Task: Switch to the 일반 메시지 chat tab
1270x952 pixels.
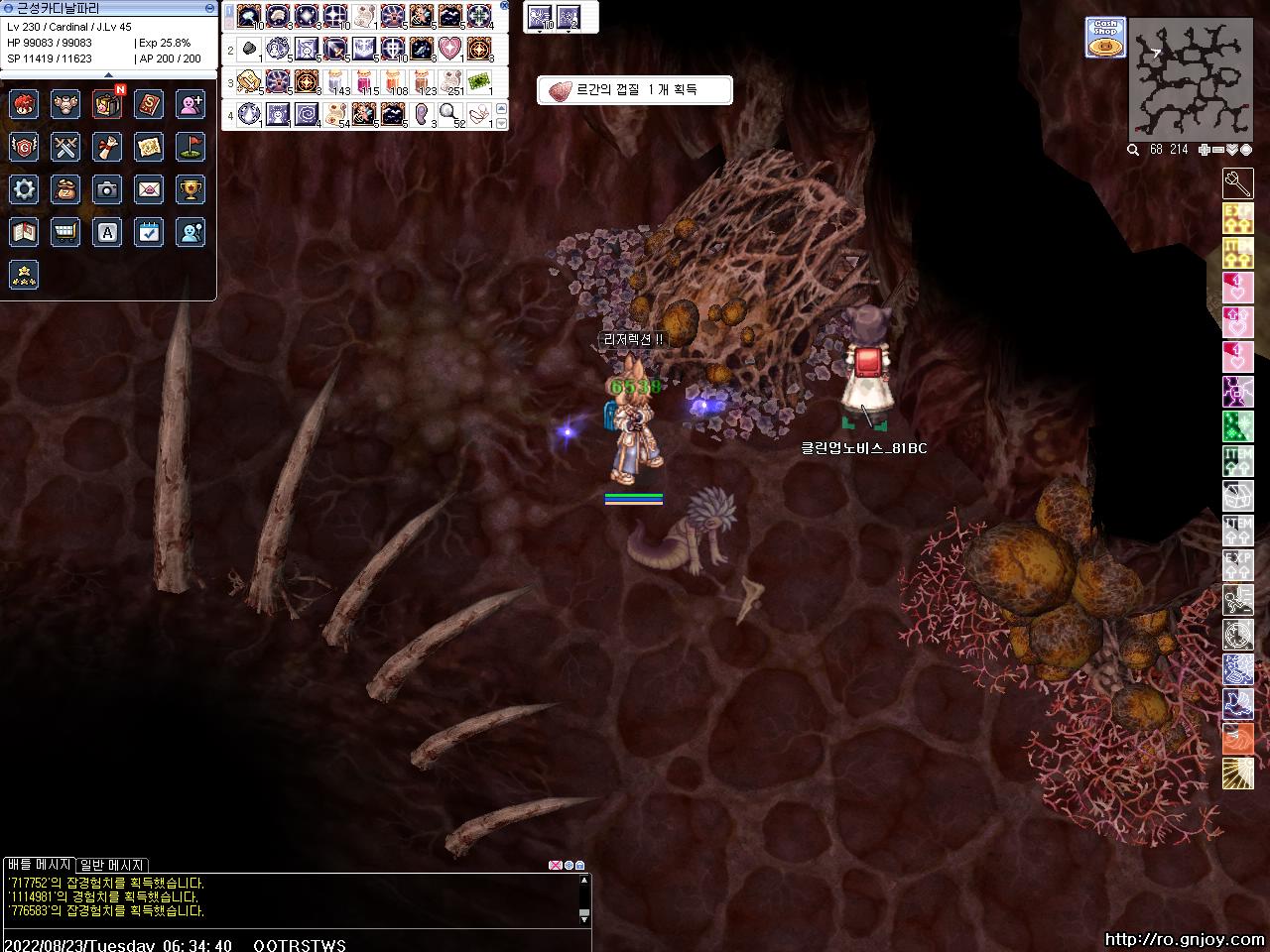Action: pos(111,865)
